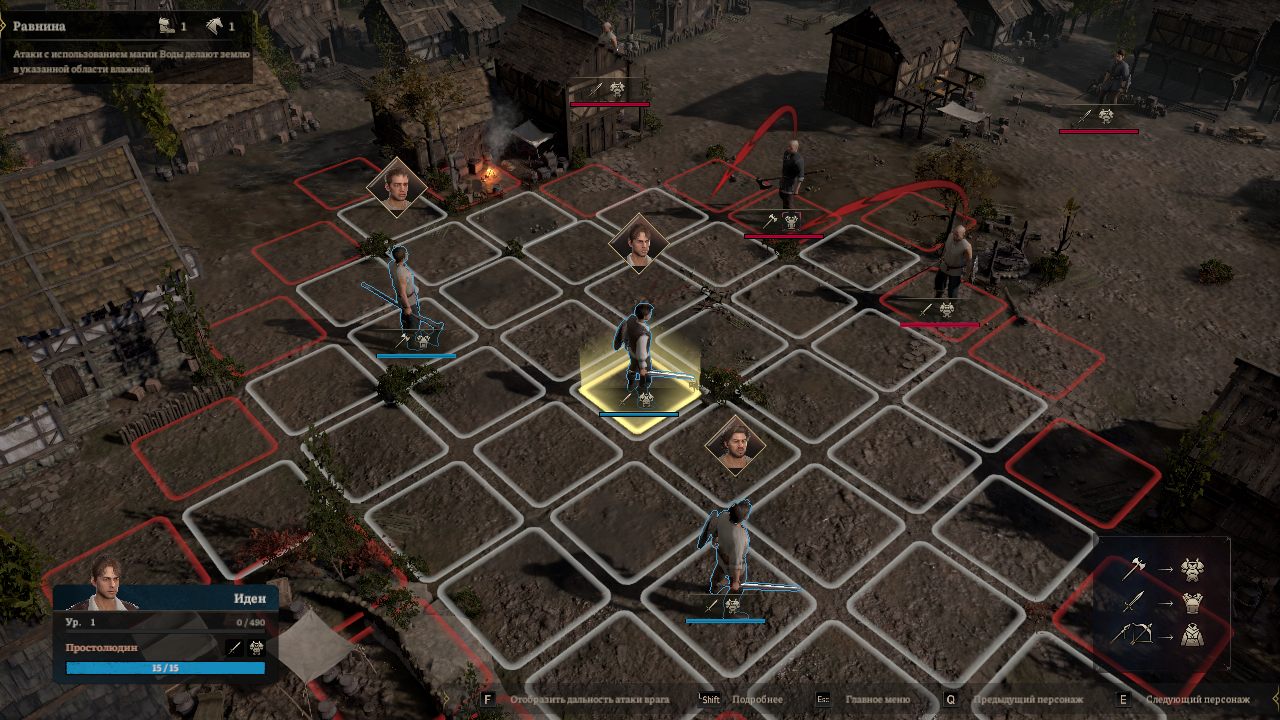
Task: Click the sword weapon icon beside Простолюдин
Action: (x=234, y=648)
